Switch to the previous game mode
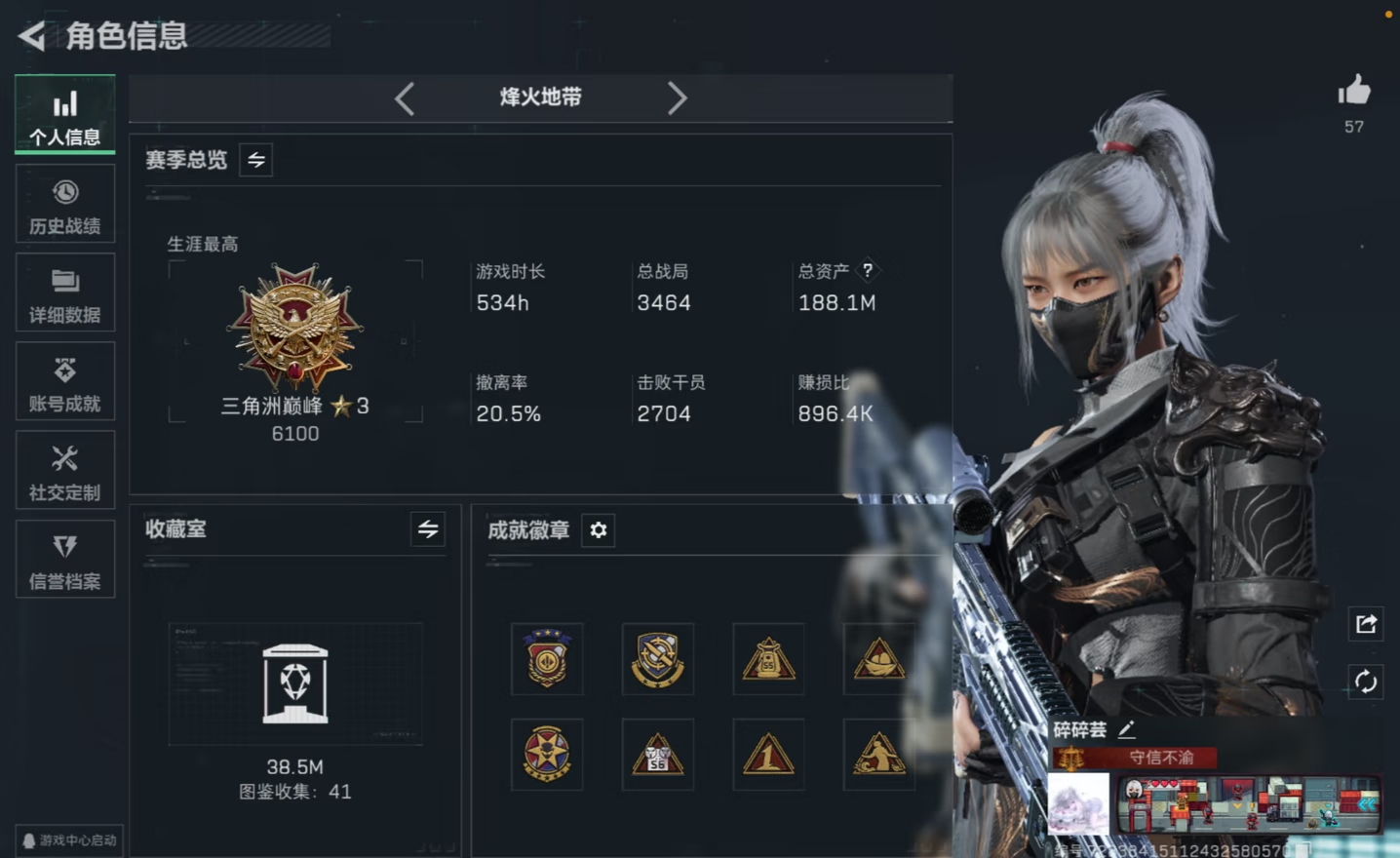Viewport: 1400px width, 858px height. point(405,97)
